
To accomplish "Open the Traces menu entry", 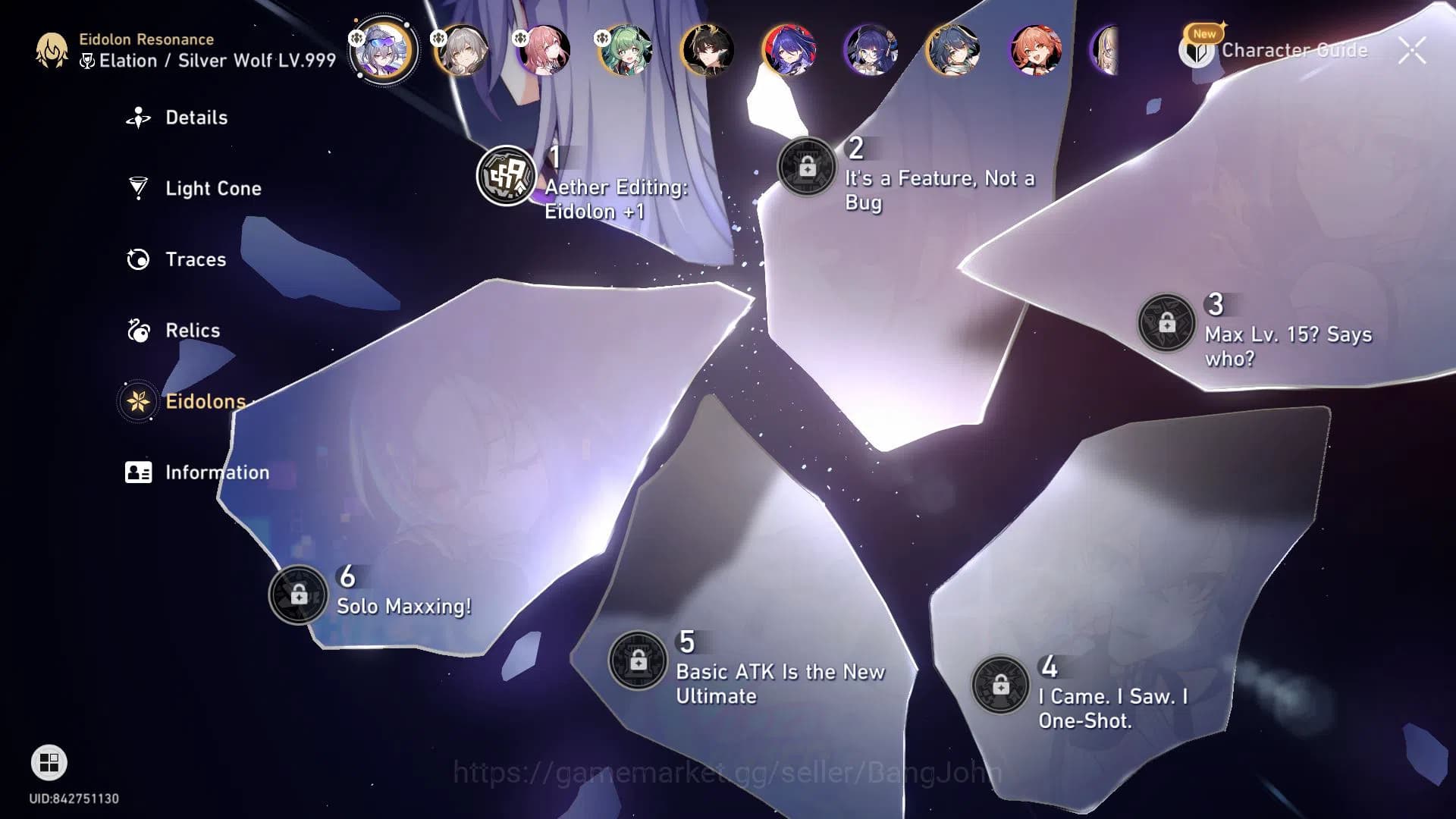I will [x=138, y=259].
